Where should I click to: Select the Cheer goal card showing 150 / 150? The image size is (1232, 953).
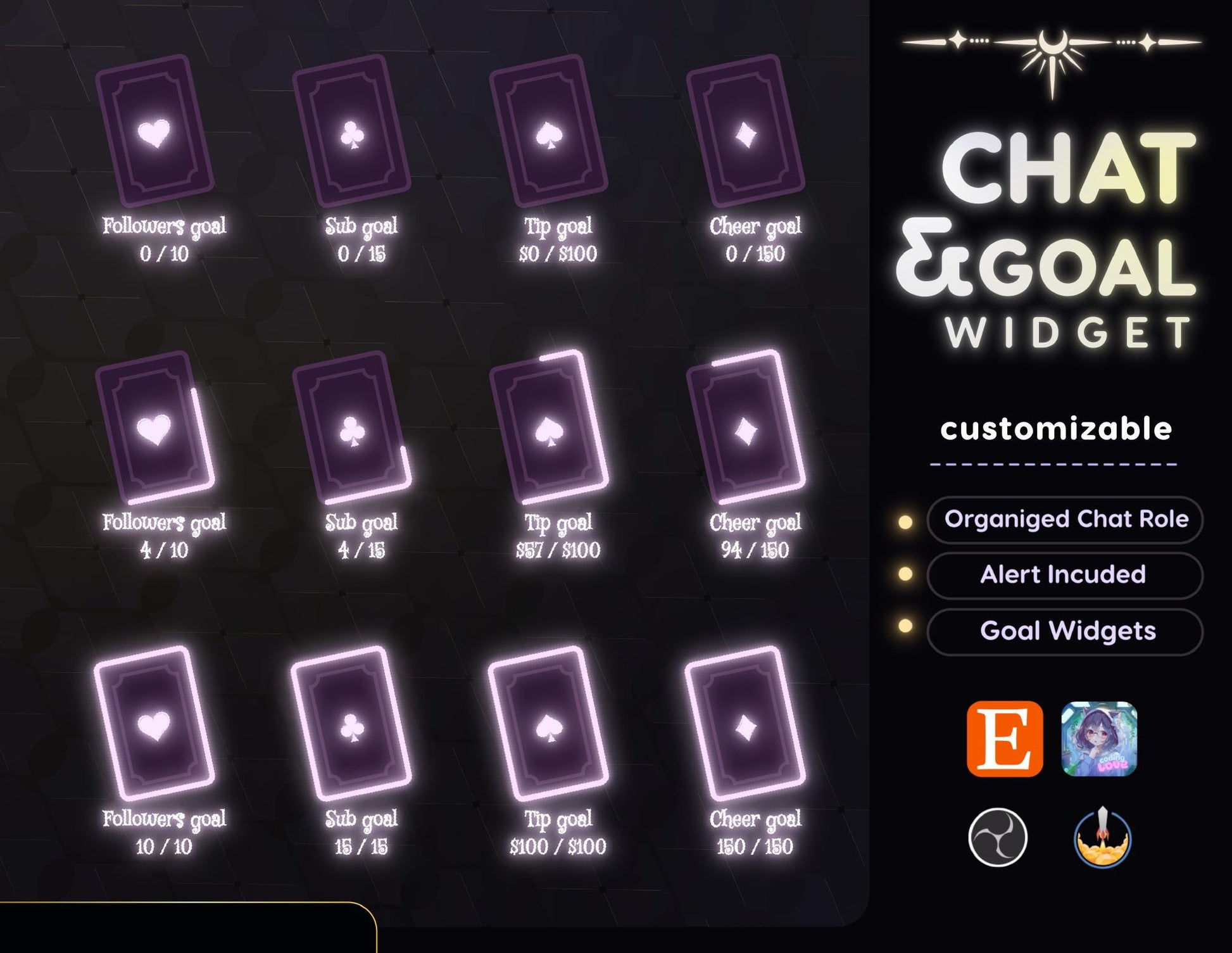coord(746,723)
